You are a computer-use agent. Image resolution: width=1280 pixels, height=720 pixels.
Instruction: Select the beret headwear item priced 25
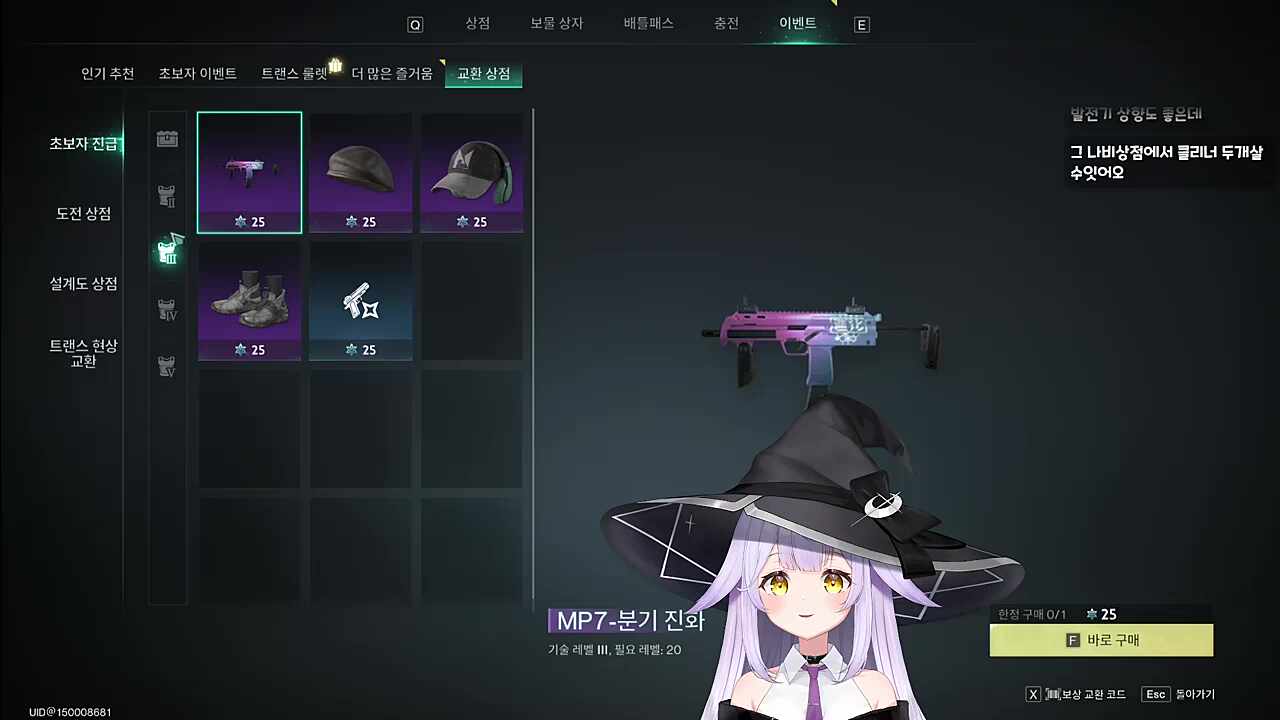pos(360,170)
